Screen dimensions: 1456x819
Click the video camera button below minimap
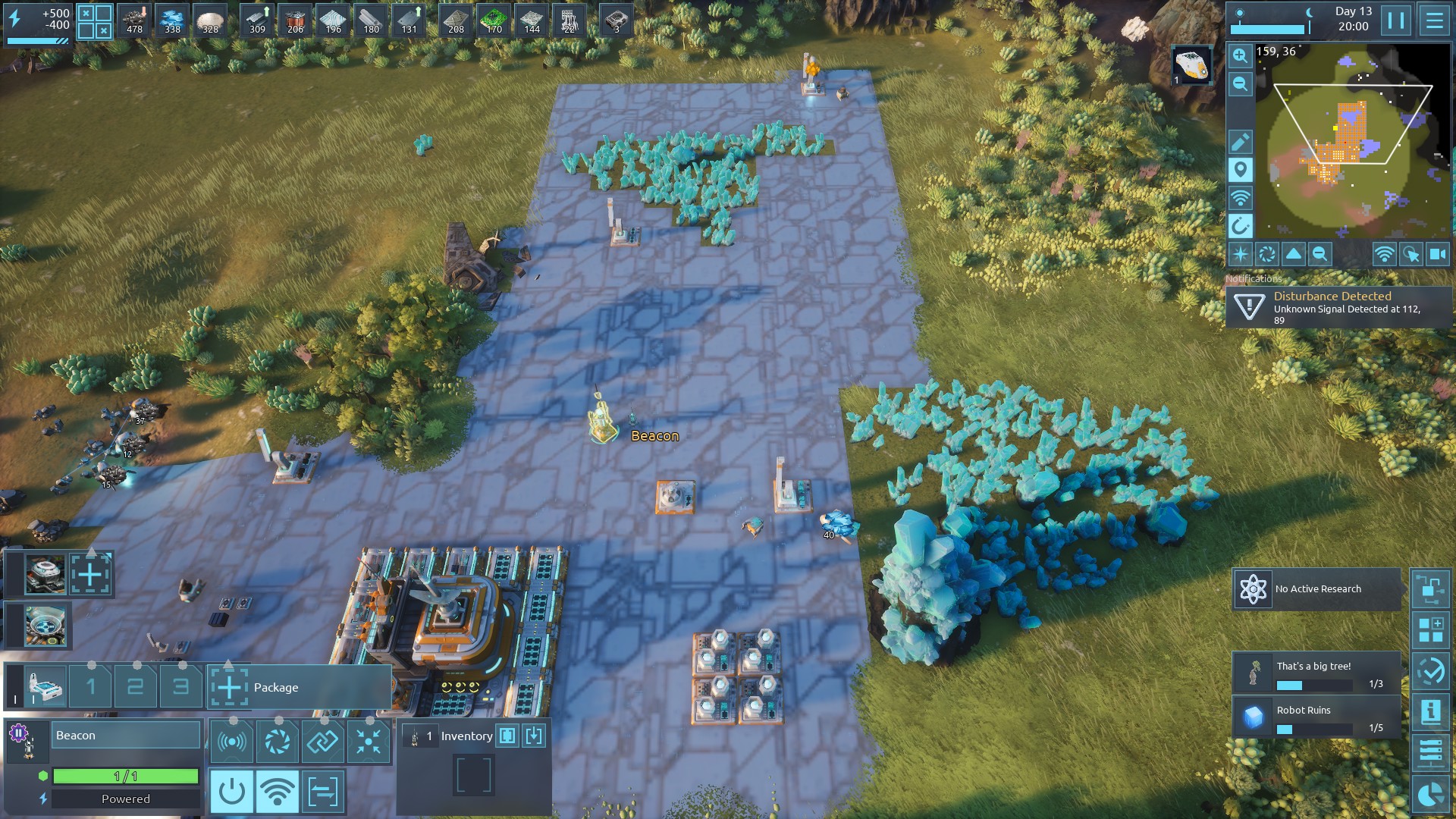click(x=1438, y=255)
